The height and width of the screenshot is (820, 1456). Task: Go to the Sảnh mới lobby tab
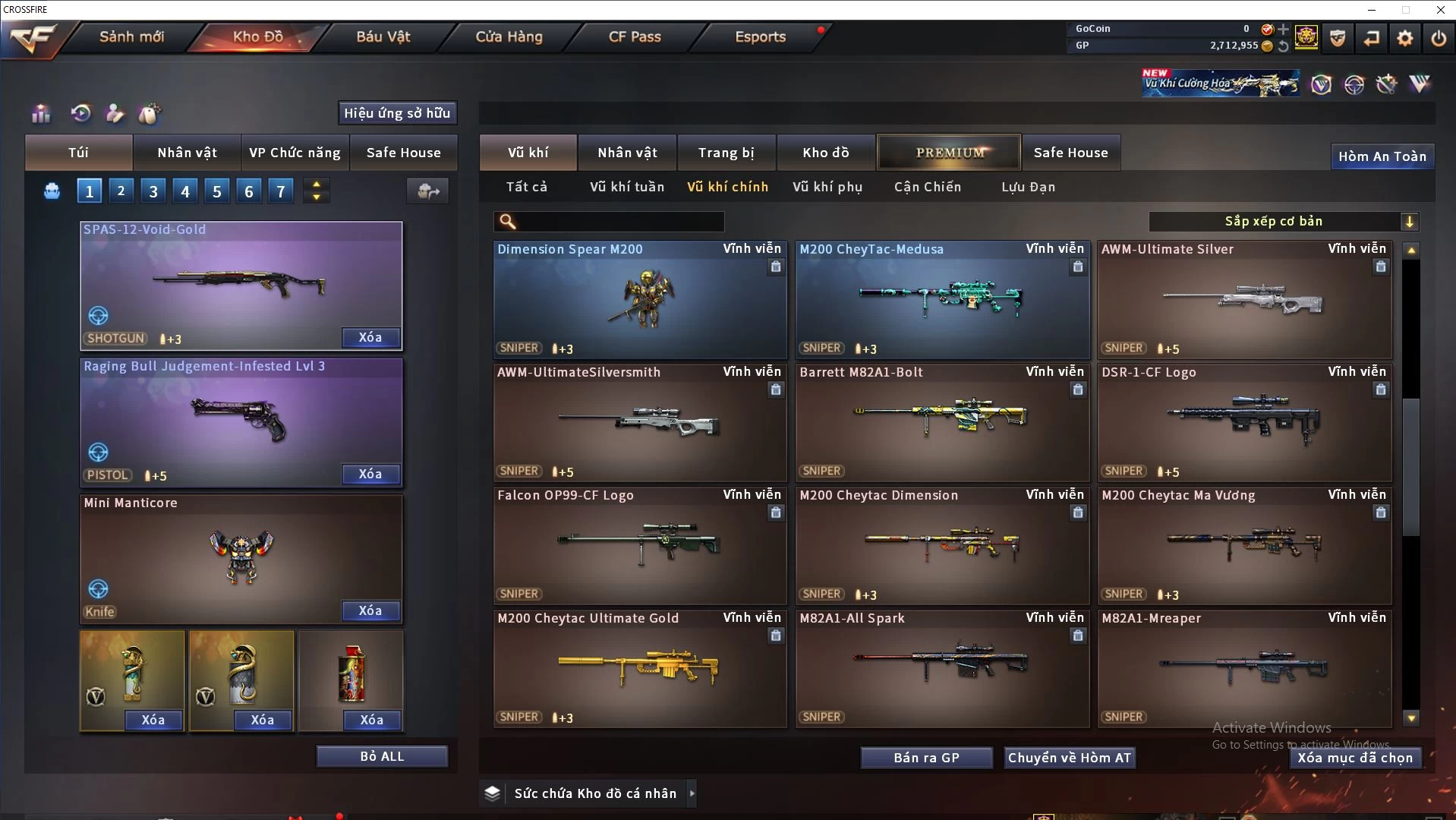click(x=131, y=36)
